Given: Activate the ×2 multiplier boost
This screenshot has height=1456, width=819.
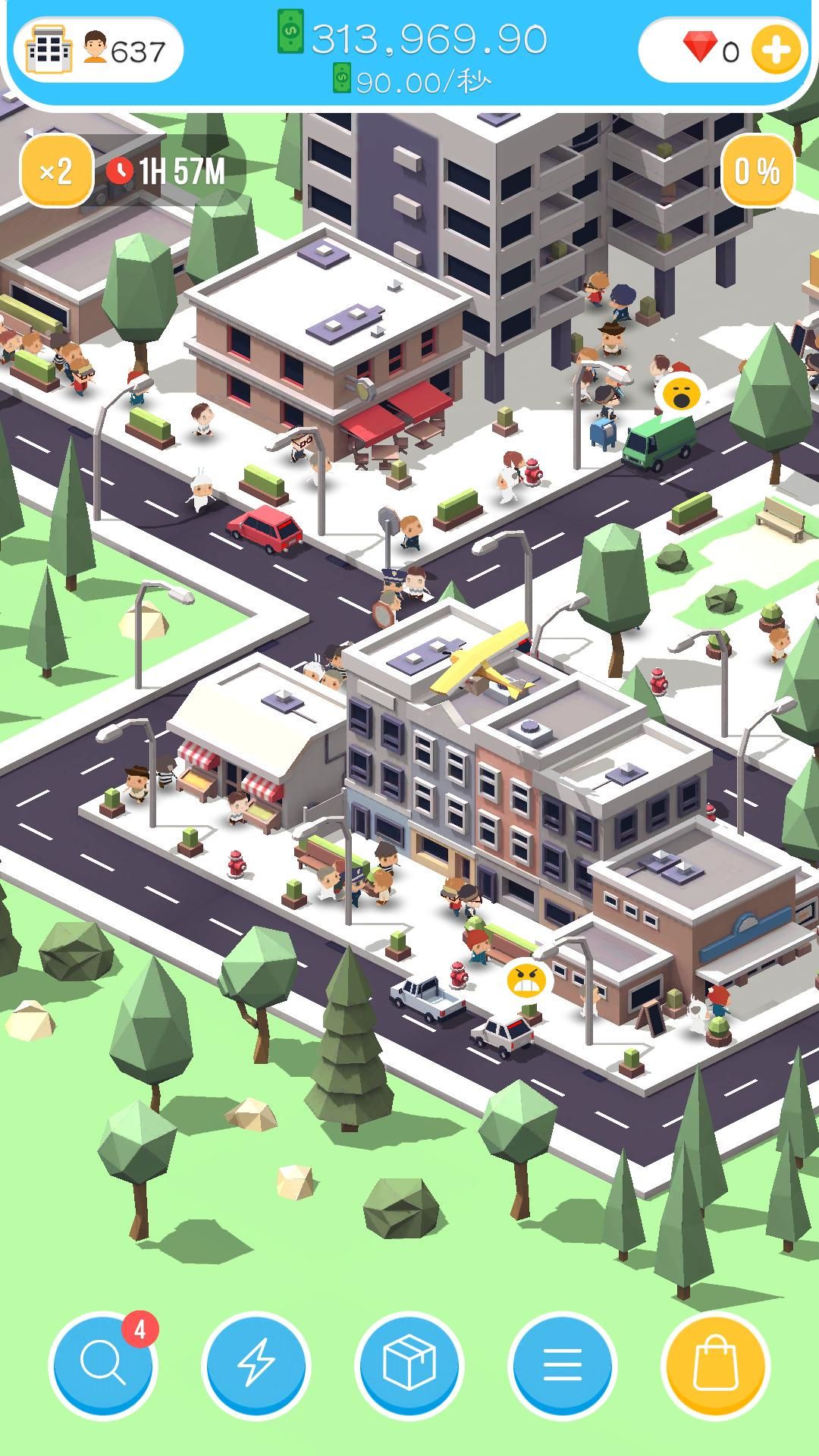Looking at the screenshot, I should pyautogui.click(x=56, y=171).
